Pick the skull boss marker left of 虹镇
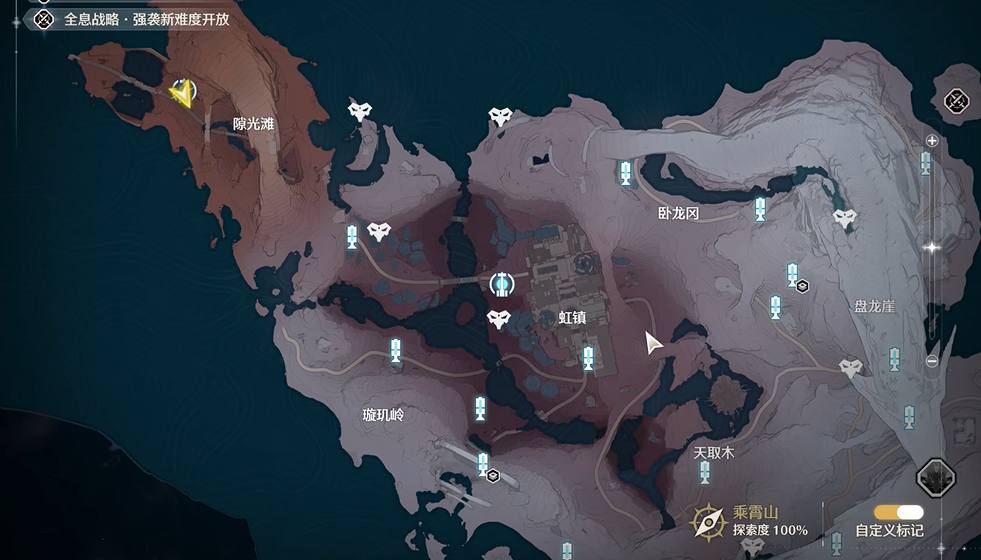Image resolution: width=981 pixels, height=560 pixels. [x=498, y=320]
